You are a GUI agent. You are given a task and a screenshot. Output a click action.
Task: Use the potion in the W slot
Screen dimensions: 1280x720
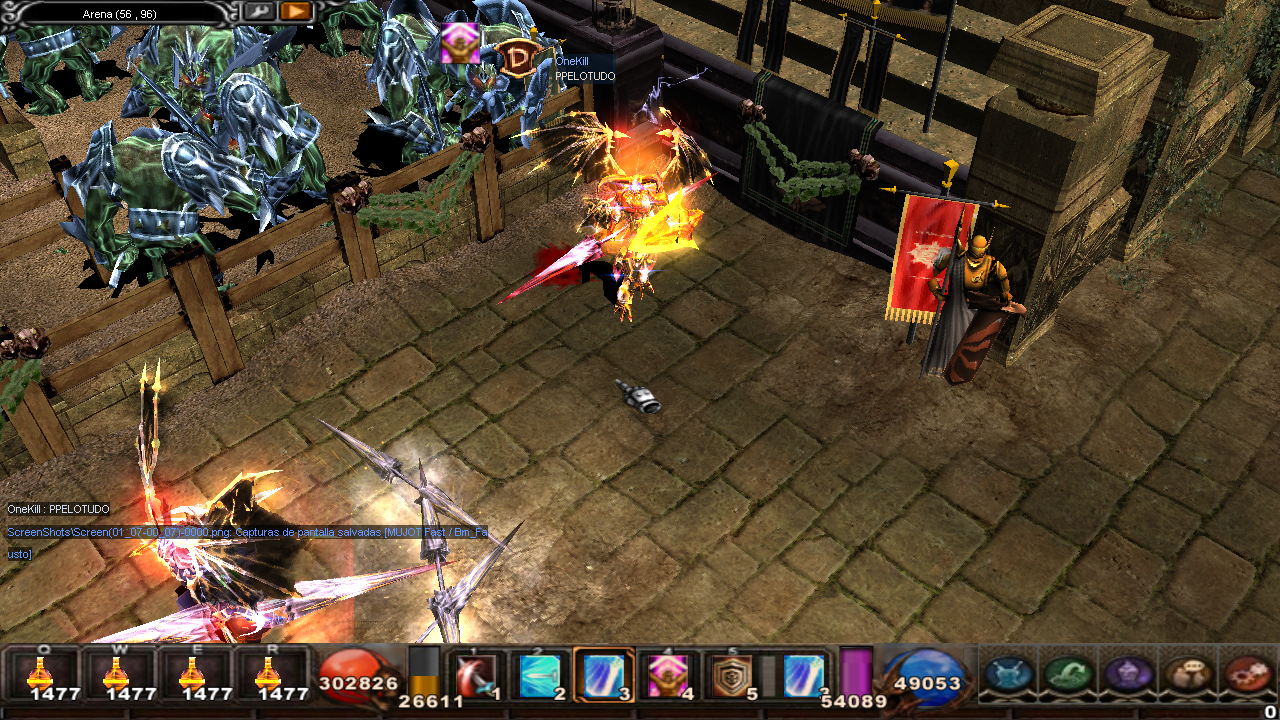119,672
